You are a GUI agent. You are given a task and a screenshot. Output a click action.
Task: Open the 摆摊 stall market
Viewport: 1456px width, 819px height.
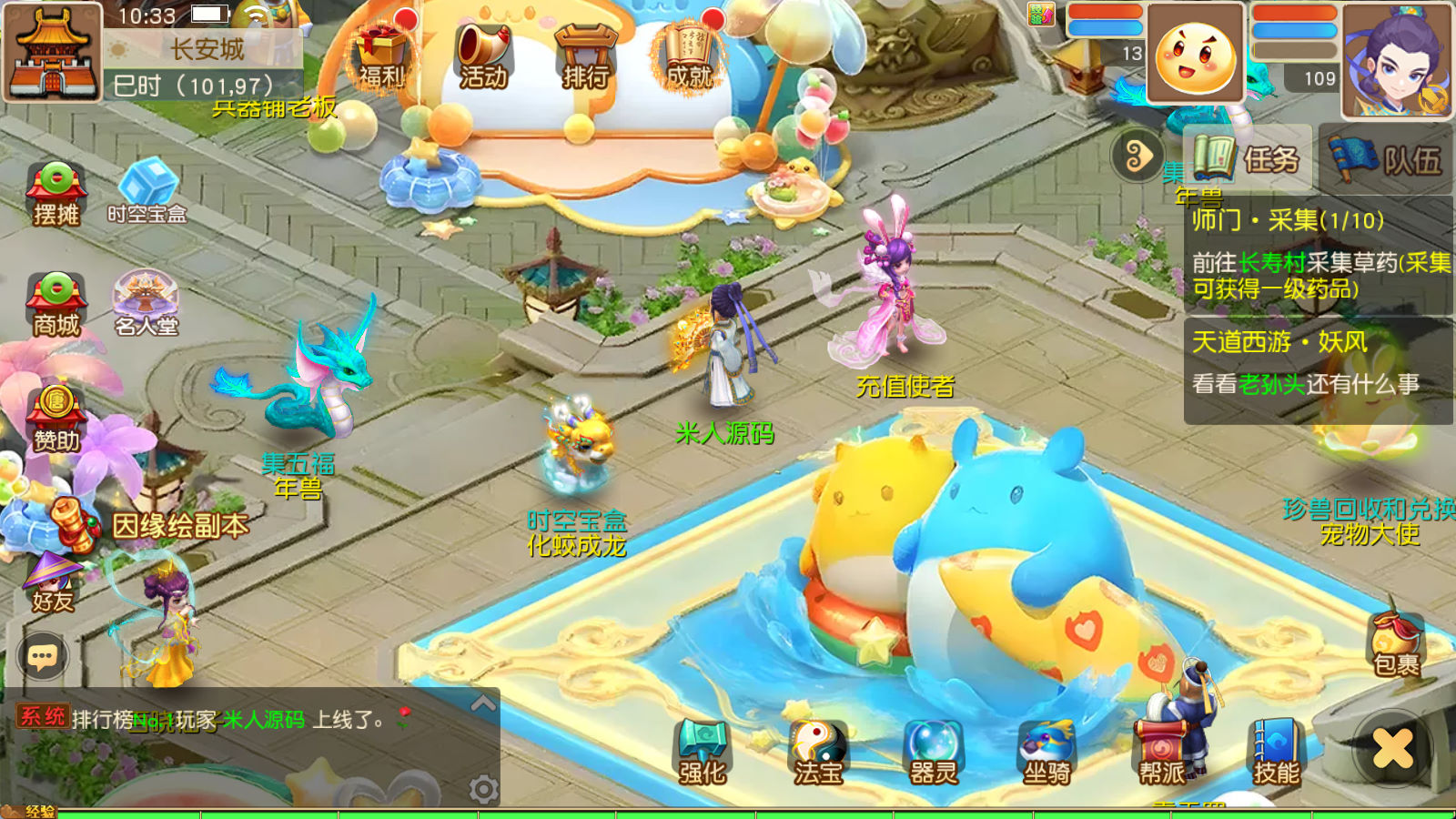[x=56, y=193]
